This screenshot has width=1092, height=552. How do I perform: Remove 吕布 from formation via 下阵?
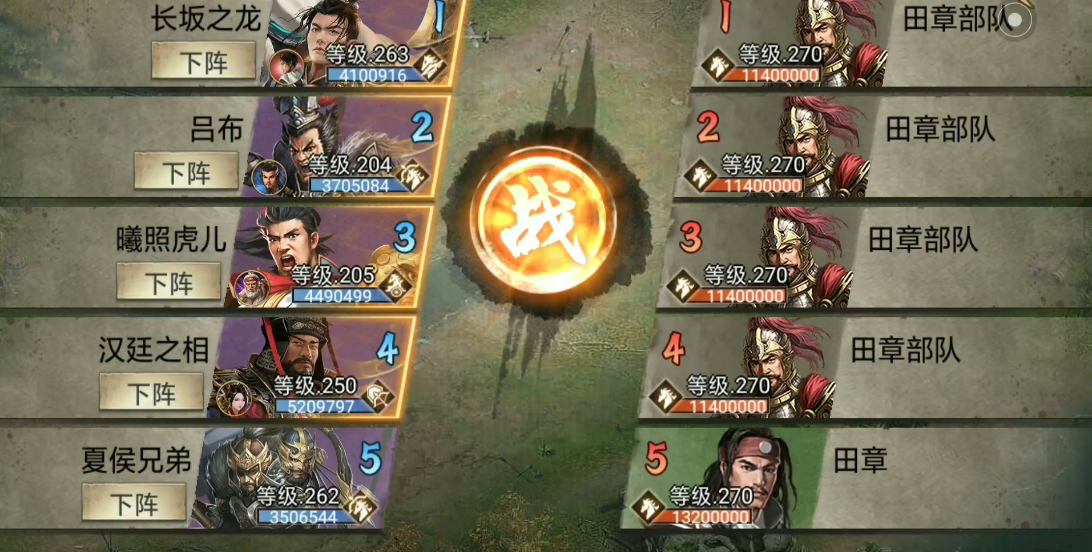[x=186, y=171]
